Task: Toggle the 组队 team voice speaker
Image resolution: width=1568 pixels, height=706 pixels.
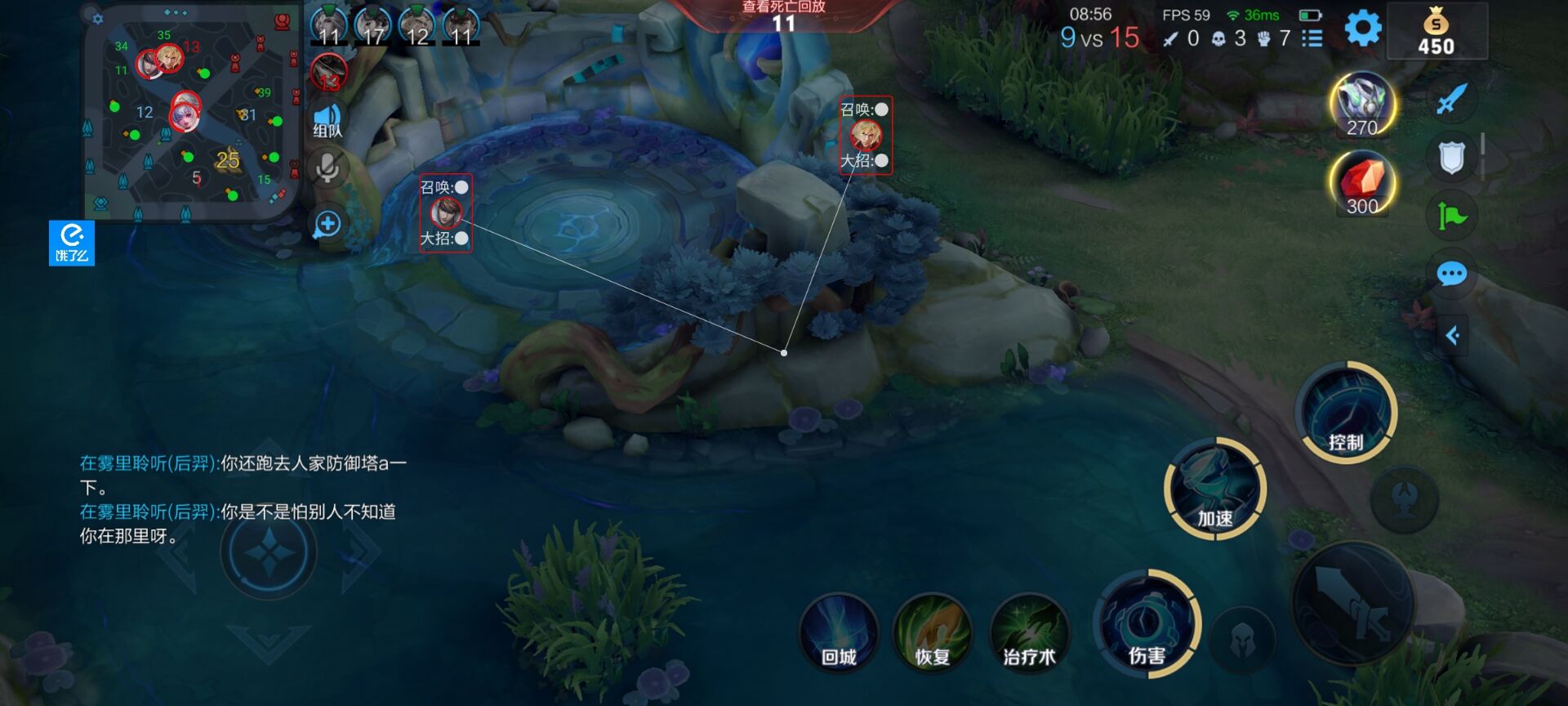Action: 327,121
